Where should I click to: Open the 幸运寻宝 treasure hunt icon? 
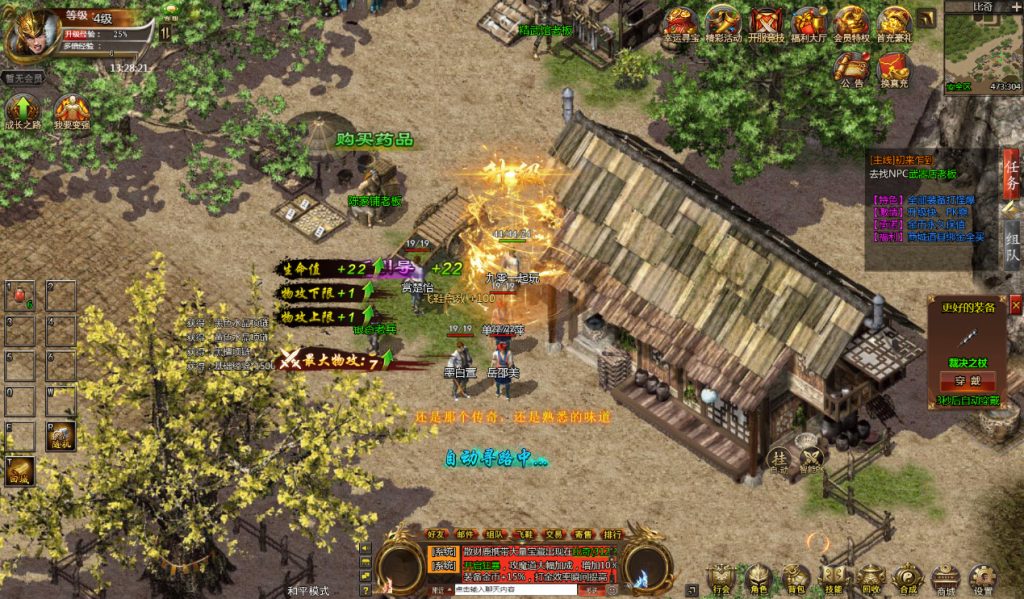[x=681, y=24]
